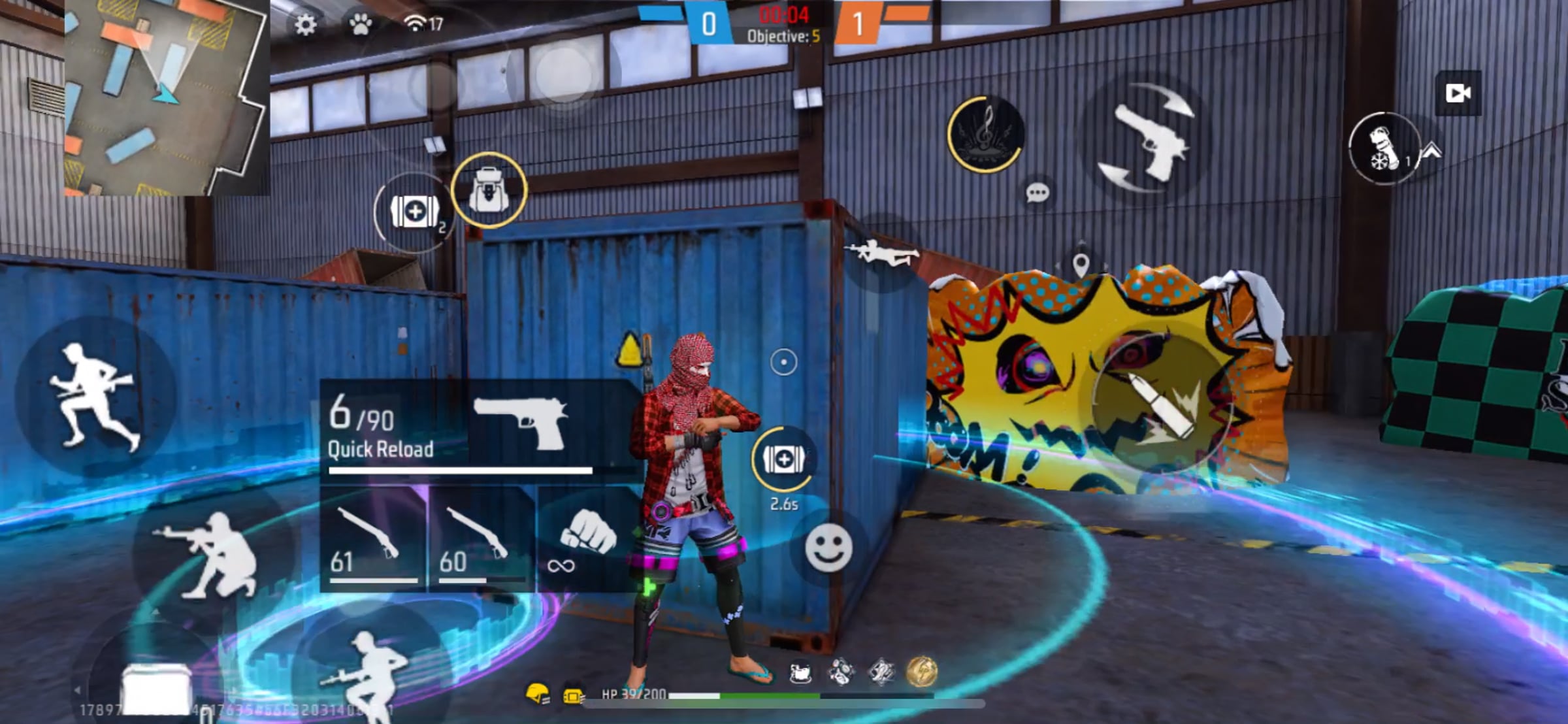This screenshot has width=1568, height=724.
Task: Throw the gloo wall grenade
Action: pos(1384,148)
